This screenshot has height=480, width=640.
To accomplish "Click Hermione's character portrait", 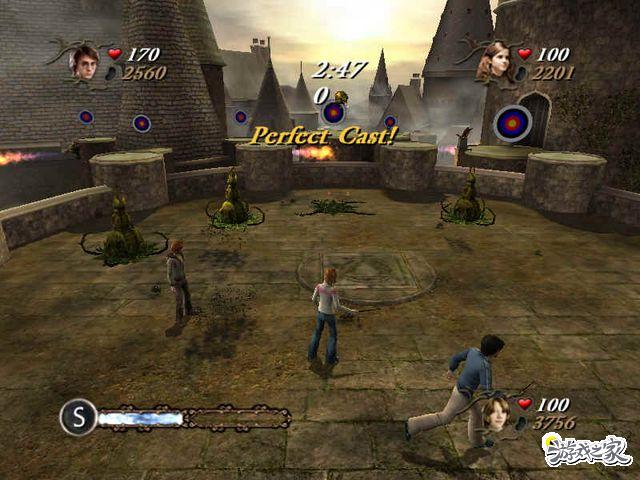I will 495,62.
